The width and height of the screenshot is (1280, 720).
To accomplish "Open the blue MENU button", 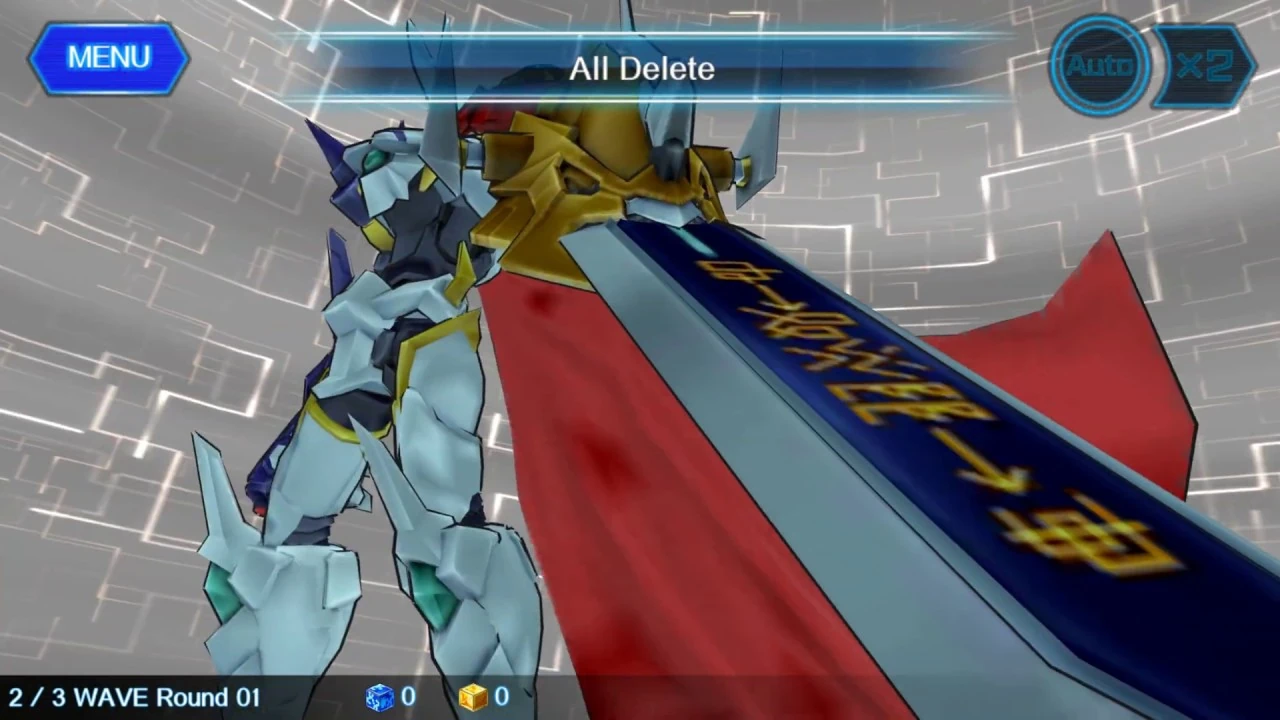I will pyautogui.click(x=108, y=58).
